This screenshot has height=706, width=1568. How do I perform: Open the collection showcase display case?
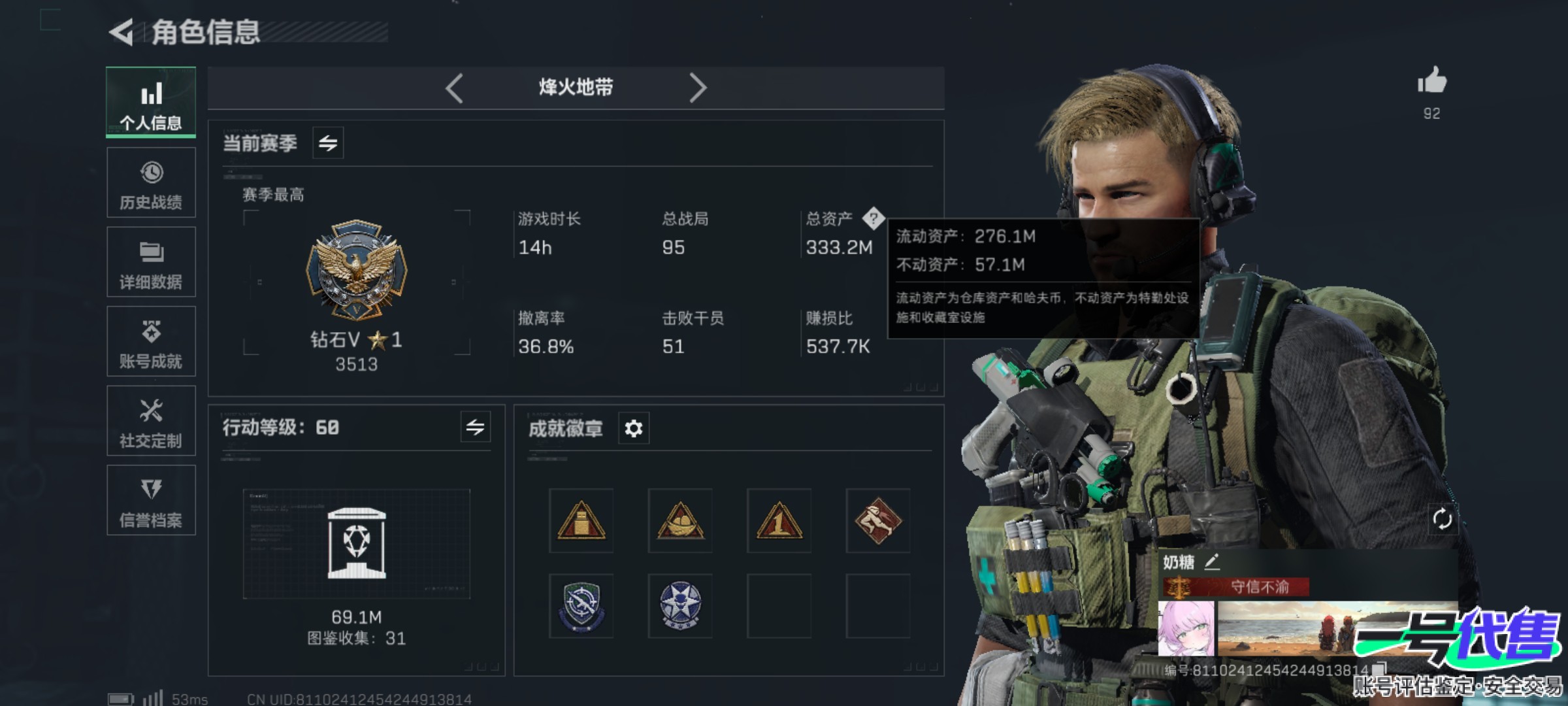click(357, 544)
